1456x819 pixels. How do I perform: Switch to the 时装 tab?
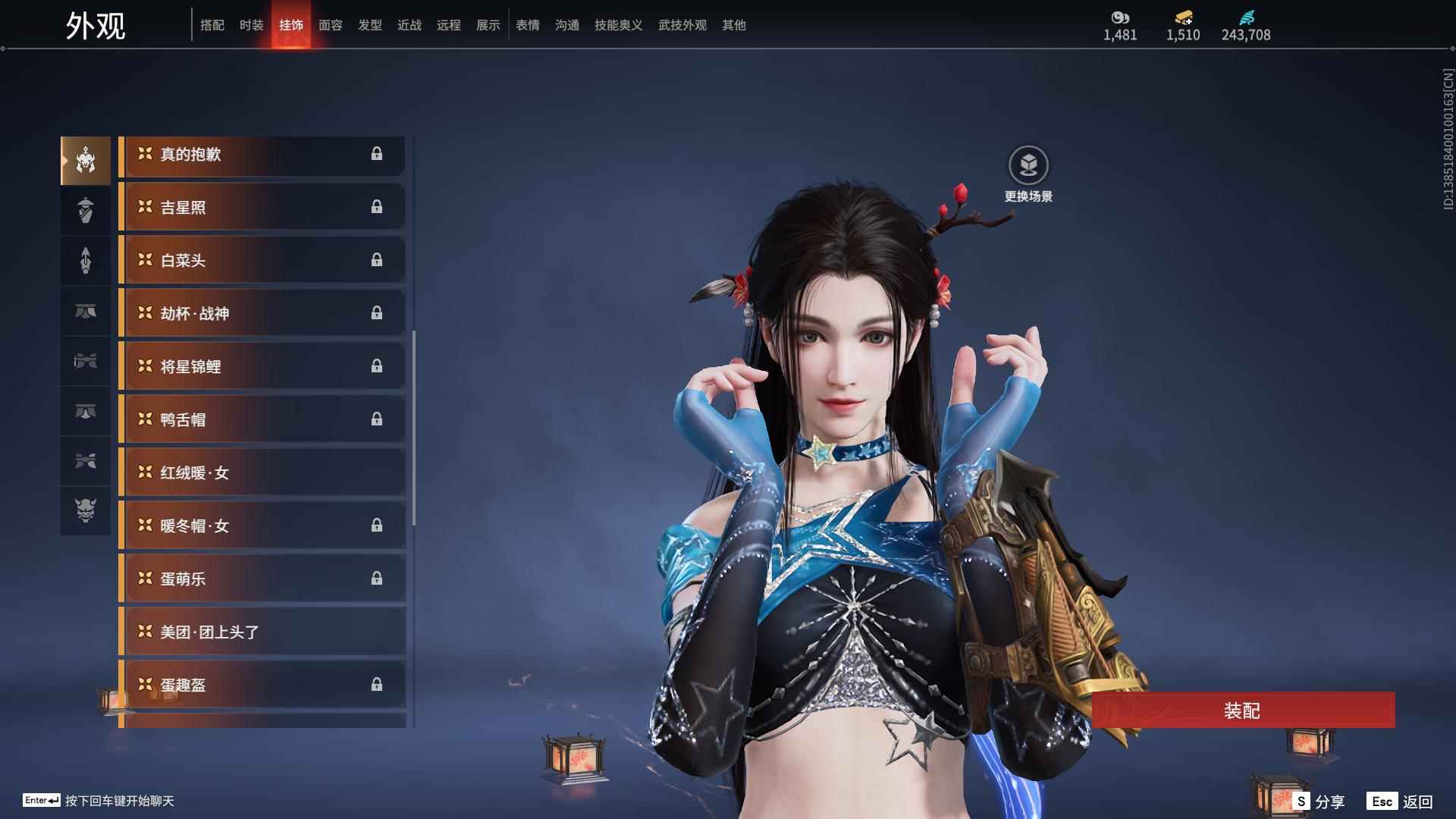pos(251,25)
